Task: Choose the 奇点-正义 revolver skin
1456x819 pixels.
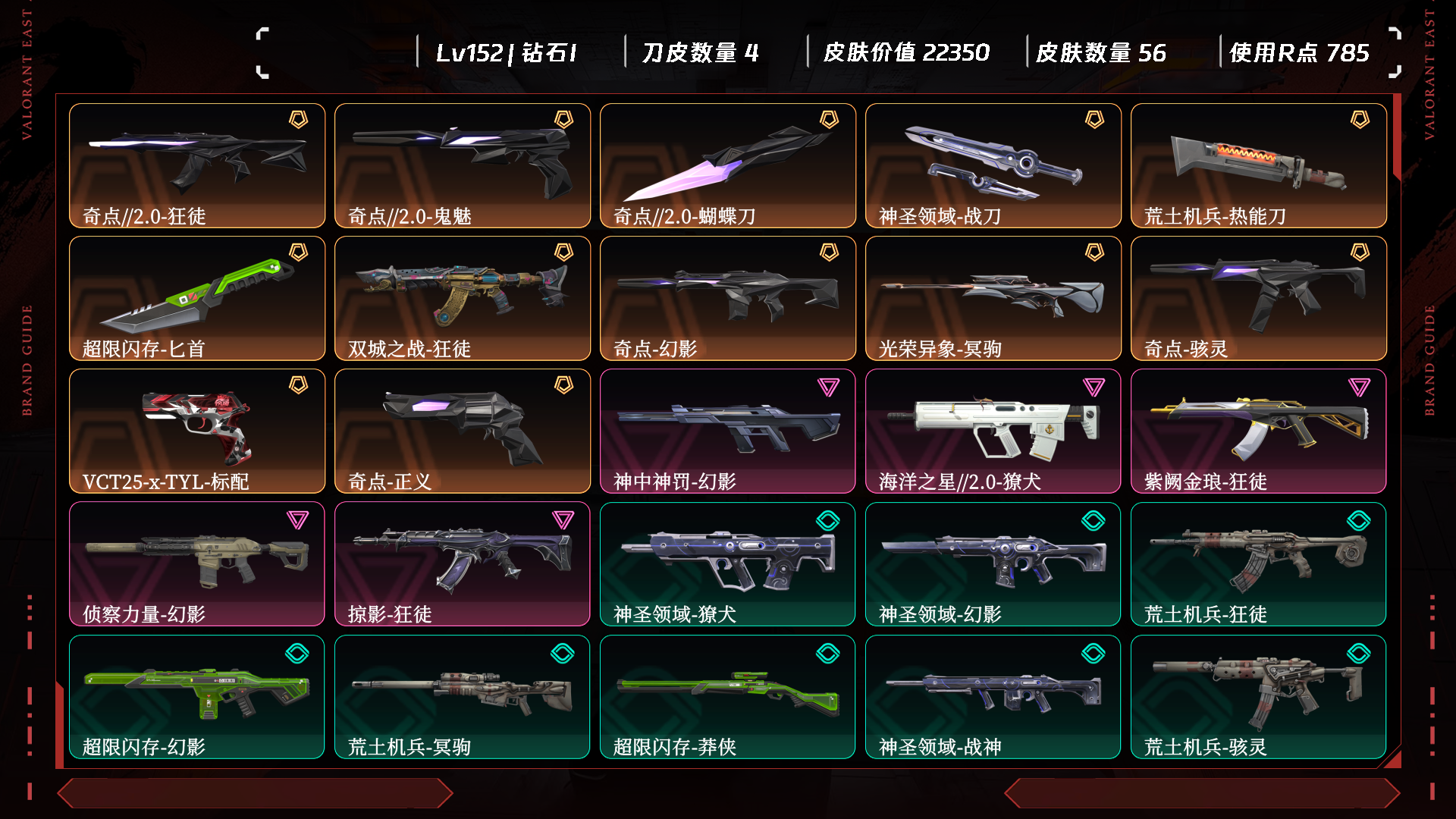Action: [x=463, y=431]
